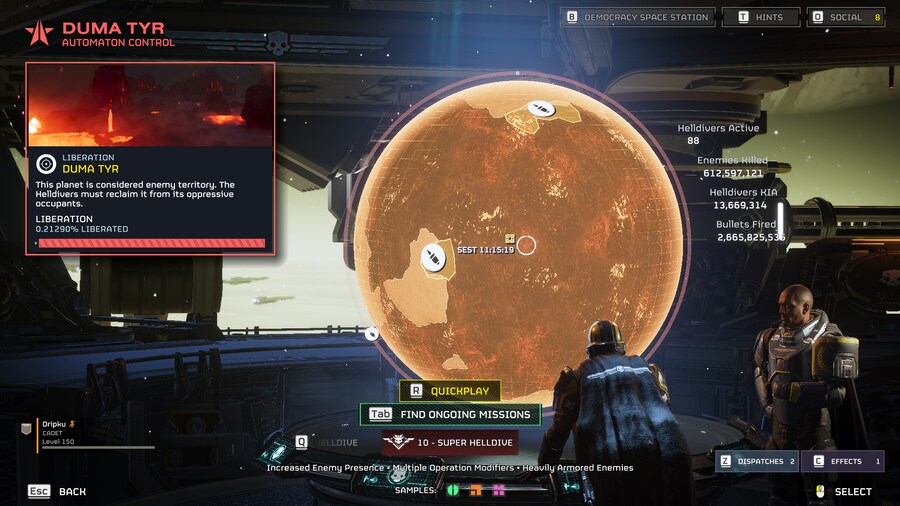Open the Duma Tyr liberation info card
The image size is (900, 506).
point(150,160)
